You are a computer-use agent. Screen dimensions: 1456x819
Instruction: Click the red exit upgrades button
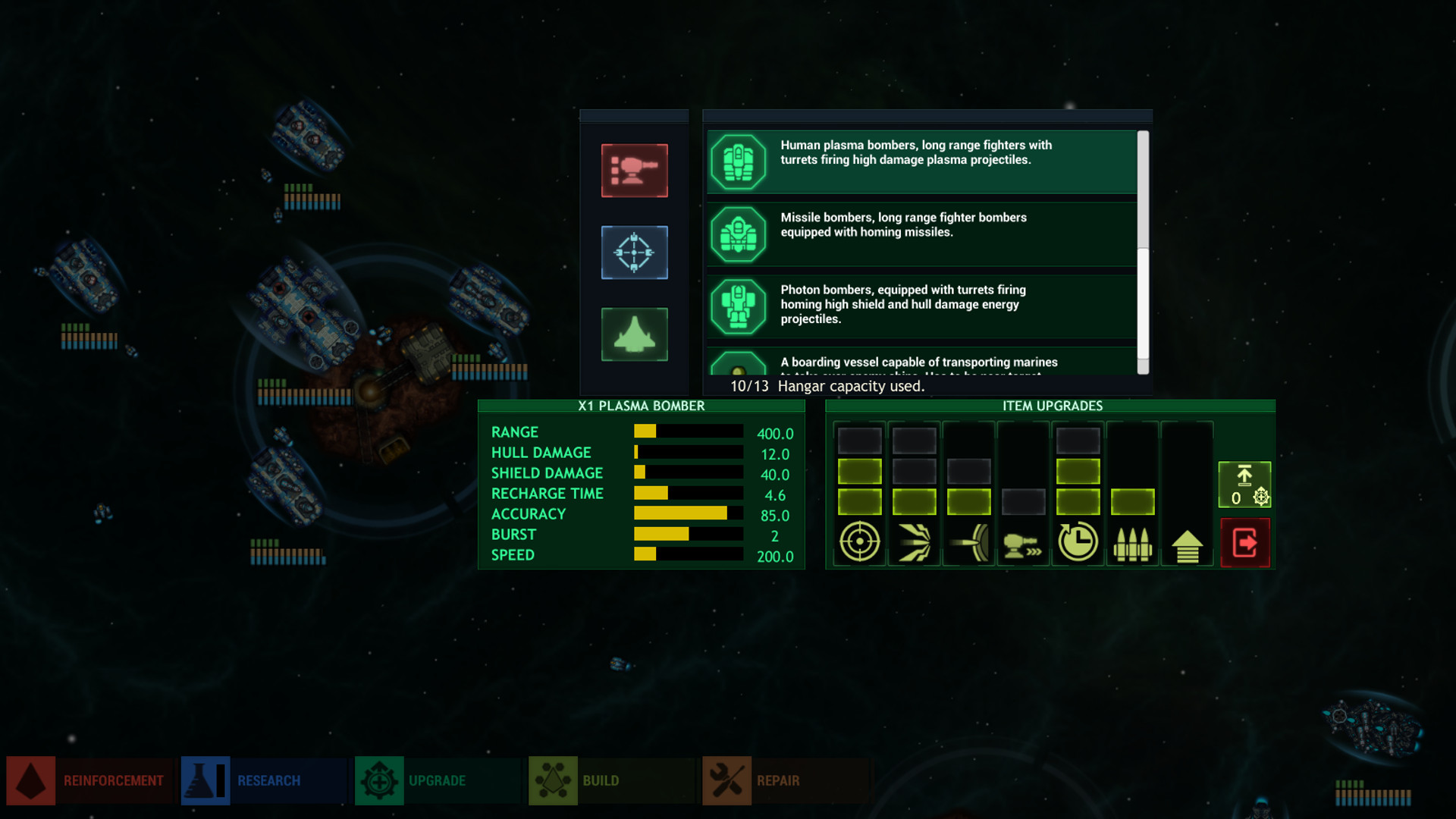tap(1246, 541)
